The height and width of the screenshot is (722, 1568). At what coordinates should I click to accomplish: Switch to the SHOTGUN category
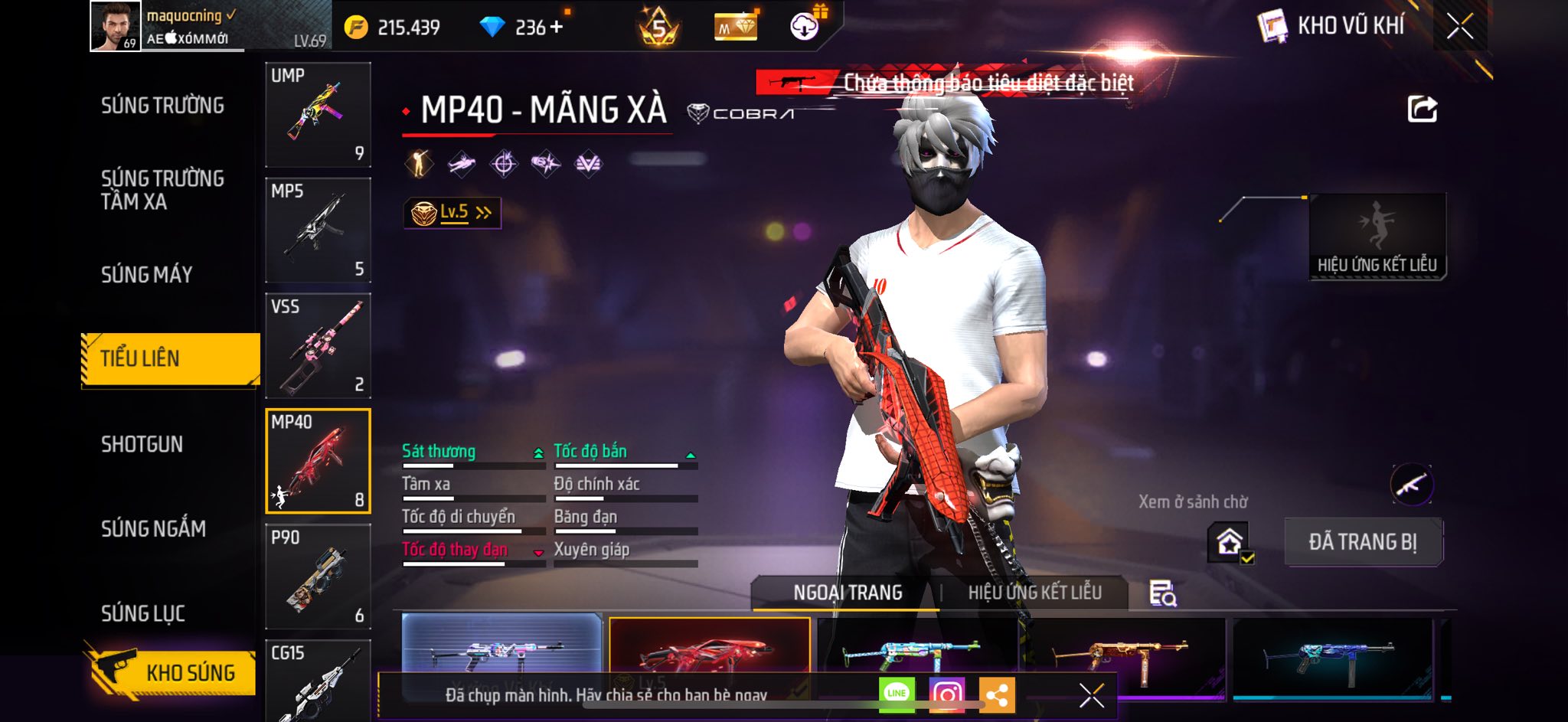(142, 444)
